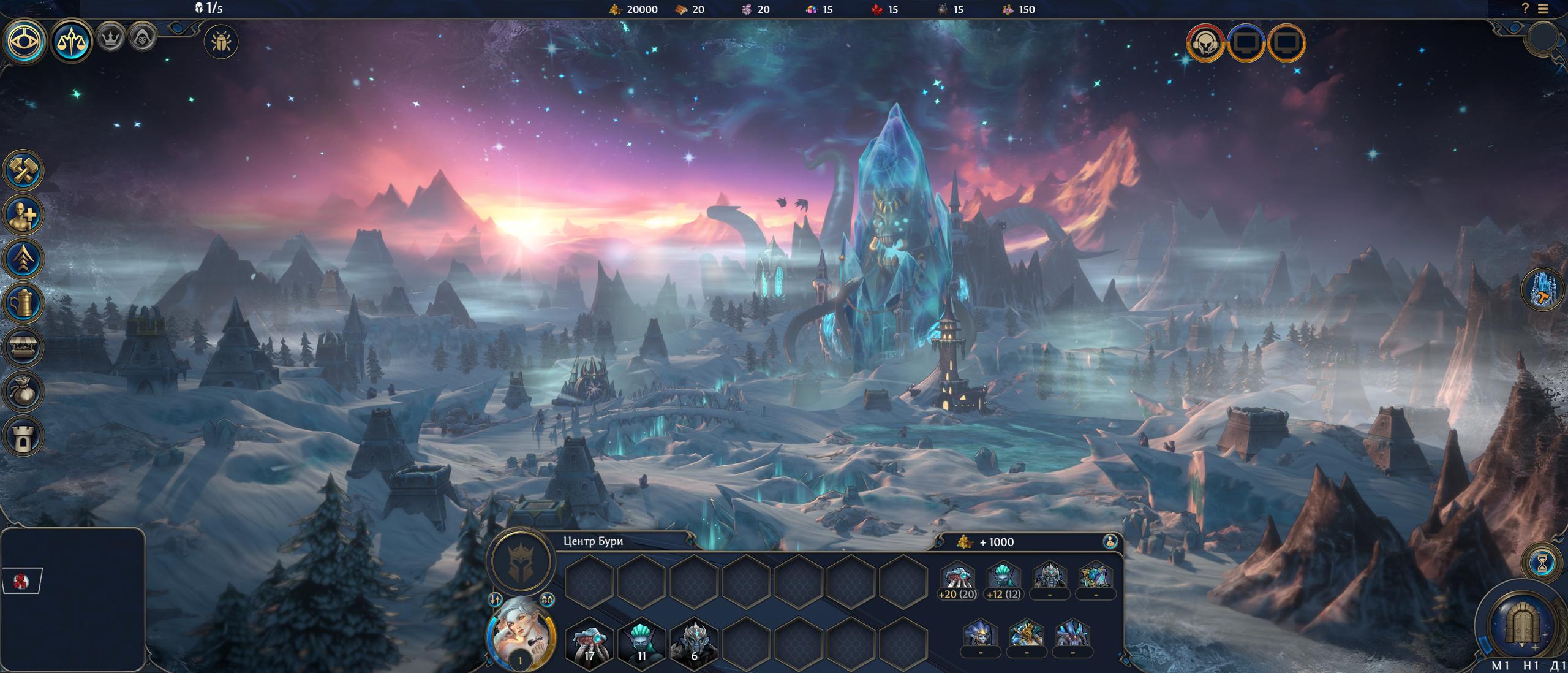Click the triple-arrow upgrade icon
Viewport: 1568px width, 673px height.
tap(24, 258)
